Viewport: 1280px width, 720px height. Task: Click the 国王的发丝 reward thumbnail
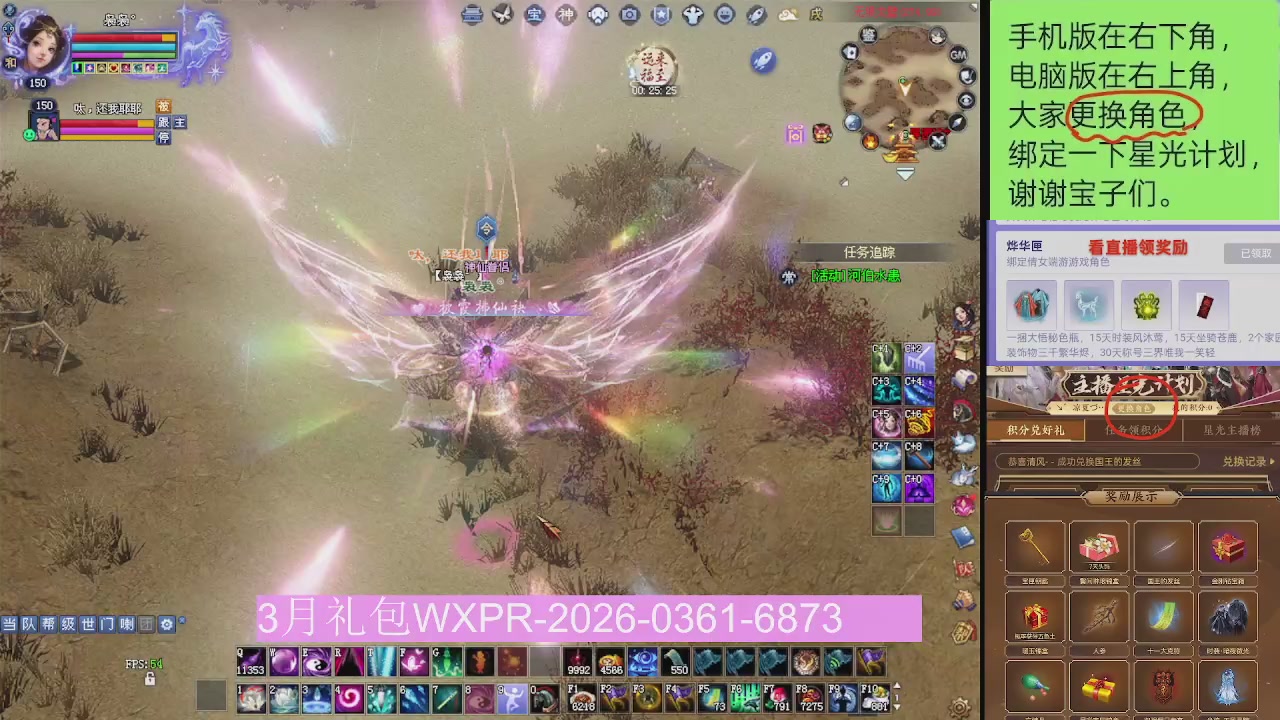[x=1163, y=546]
